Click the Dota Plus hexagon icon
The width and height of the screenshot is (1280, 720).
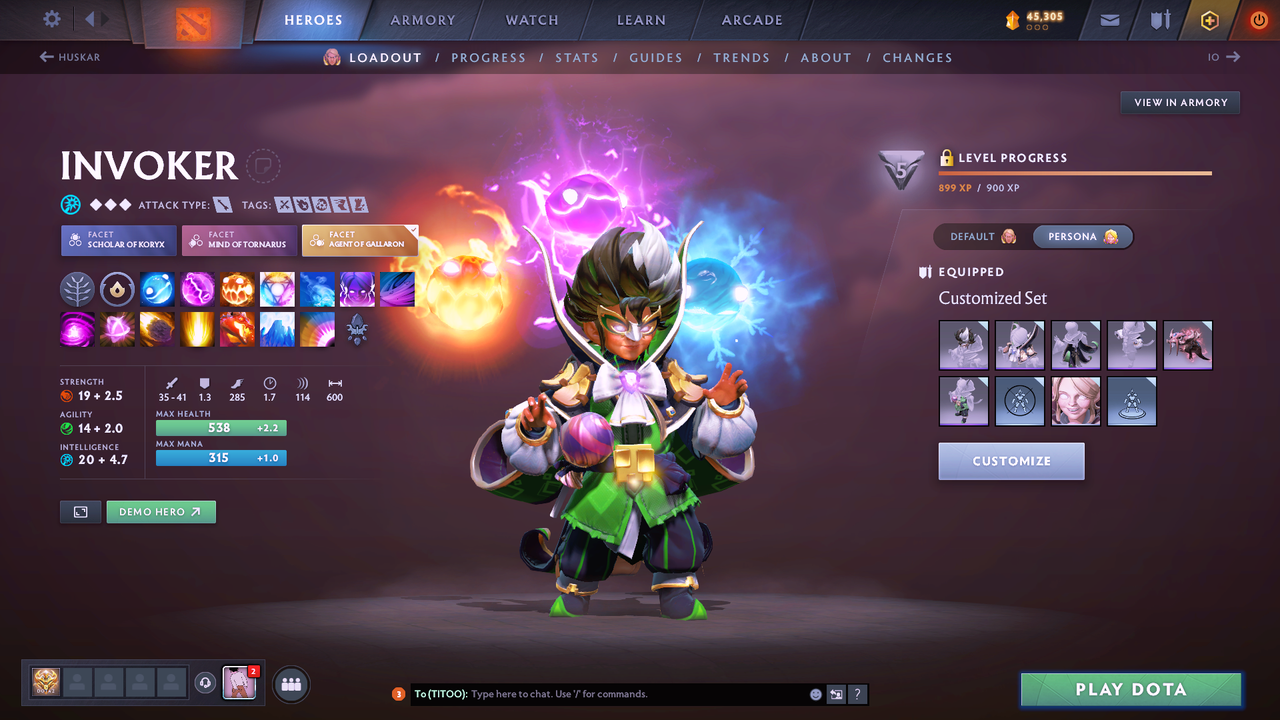1209,19
